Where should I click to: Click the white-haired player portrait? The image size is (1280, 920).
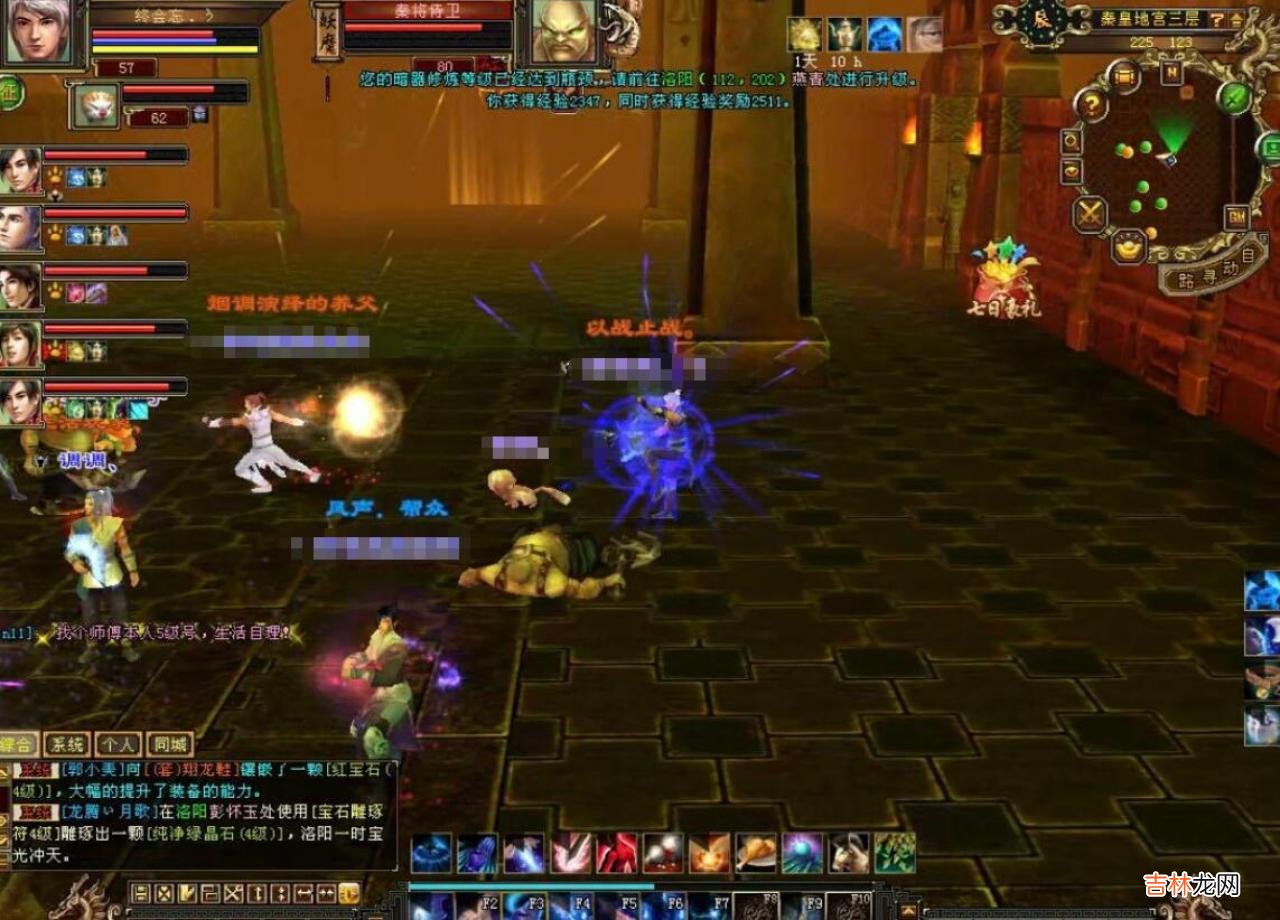tap(35, 30)
